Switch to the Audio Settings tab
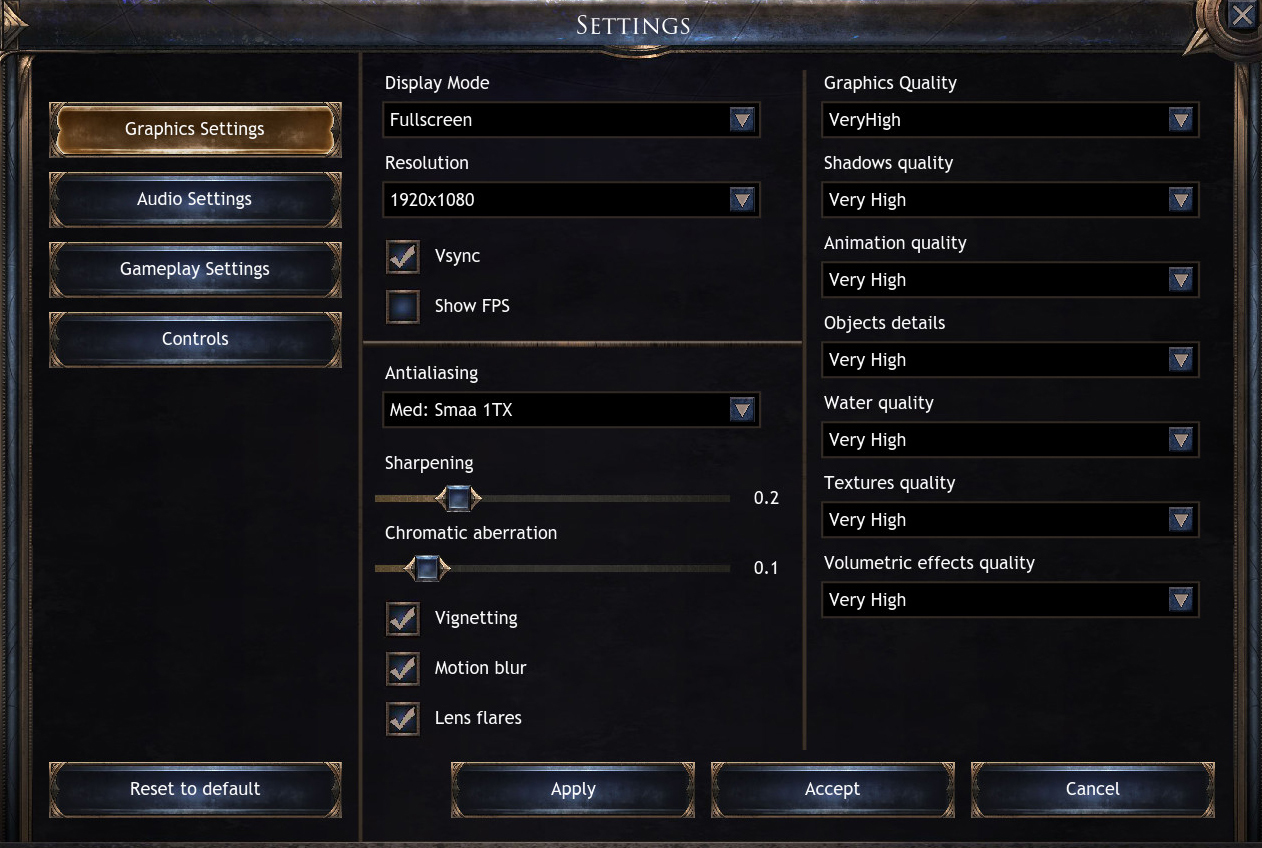 195,199
